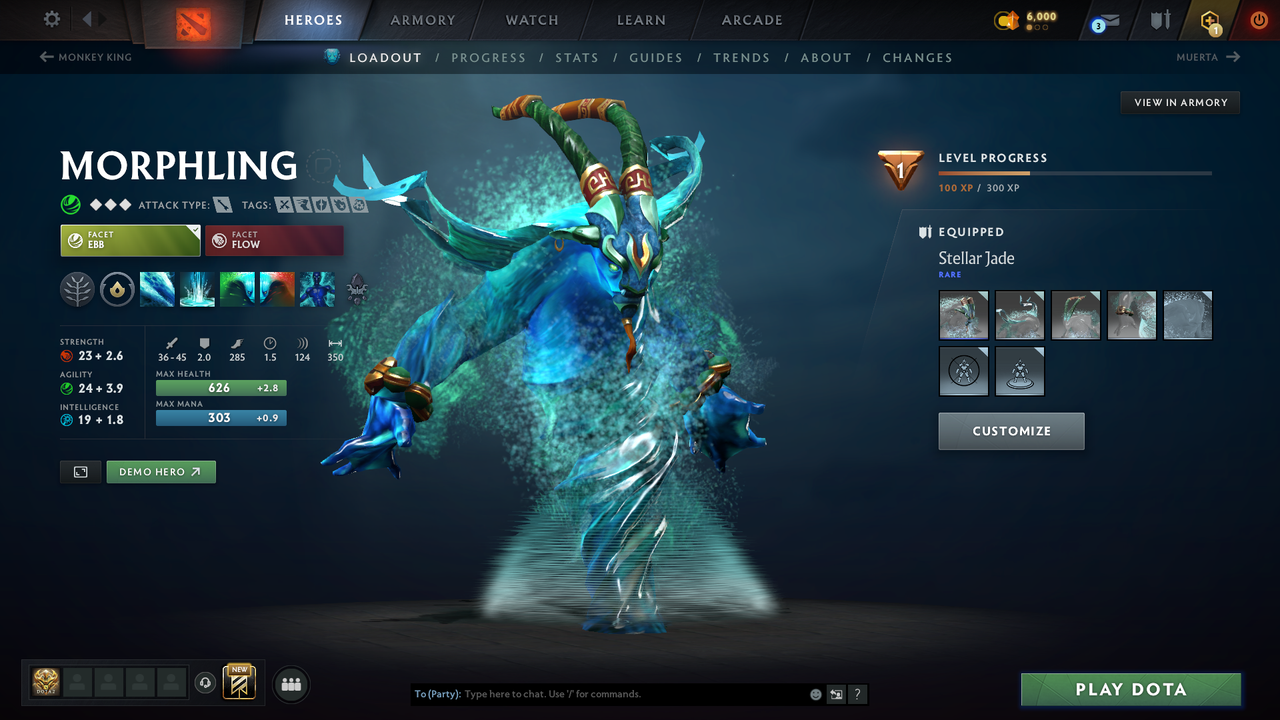1280x720 pixels.
Task: Click the Level Progress XP bar
Action: [x=1075, y=172]
